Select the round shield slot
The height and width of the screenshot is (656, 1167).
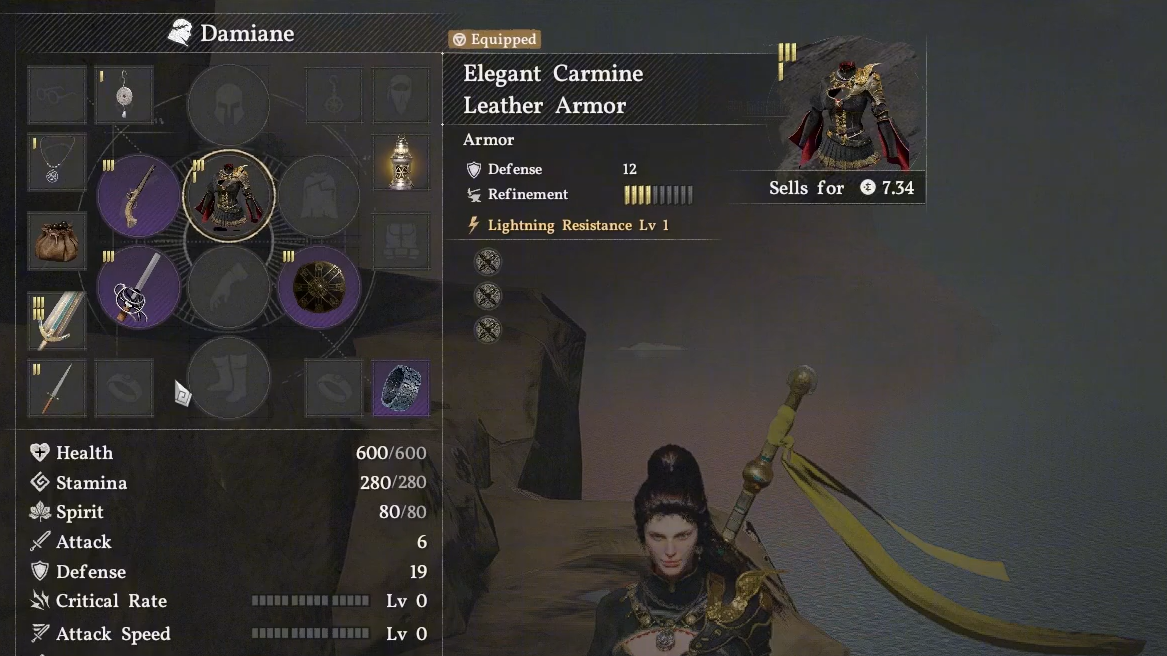coord(319,288)
